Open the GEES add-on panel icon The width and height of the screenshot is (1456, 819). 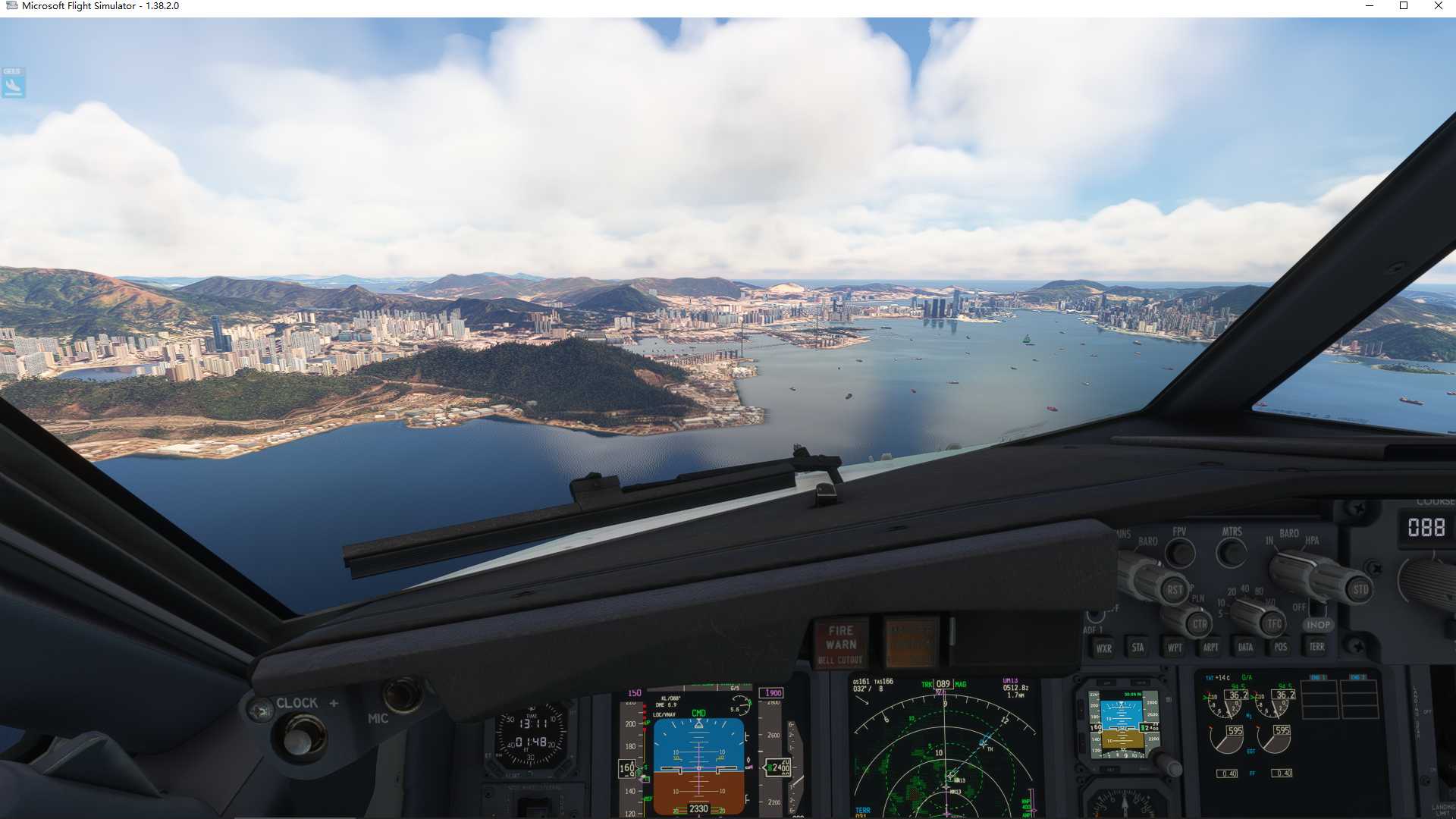11,82
